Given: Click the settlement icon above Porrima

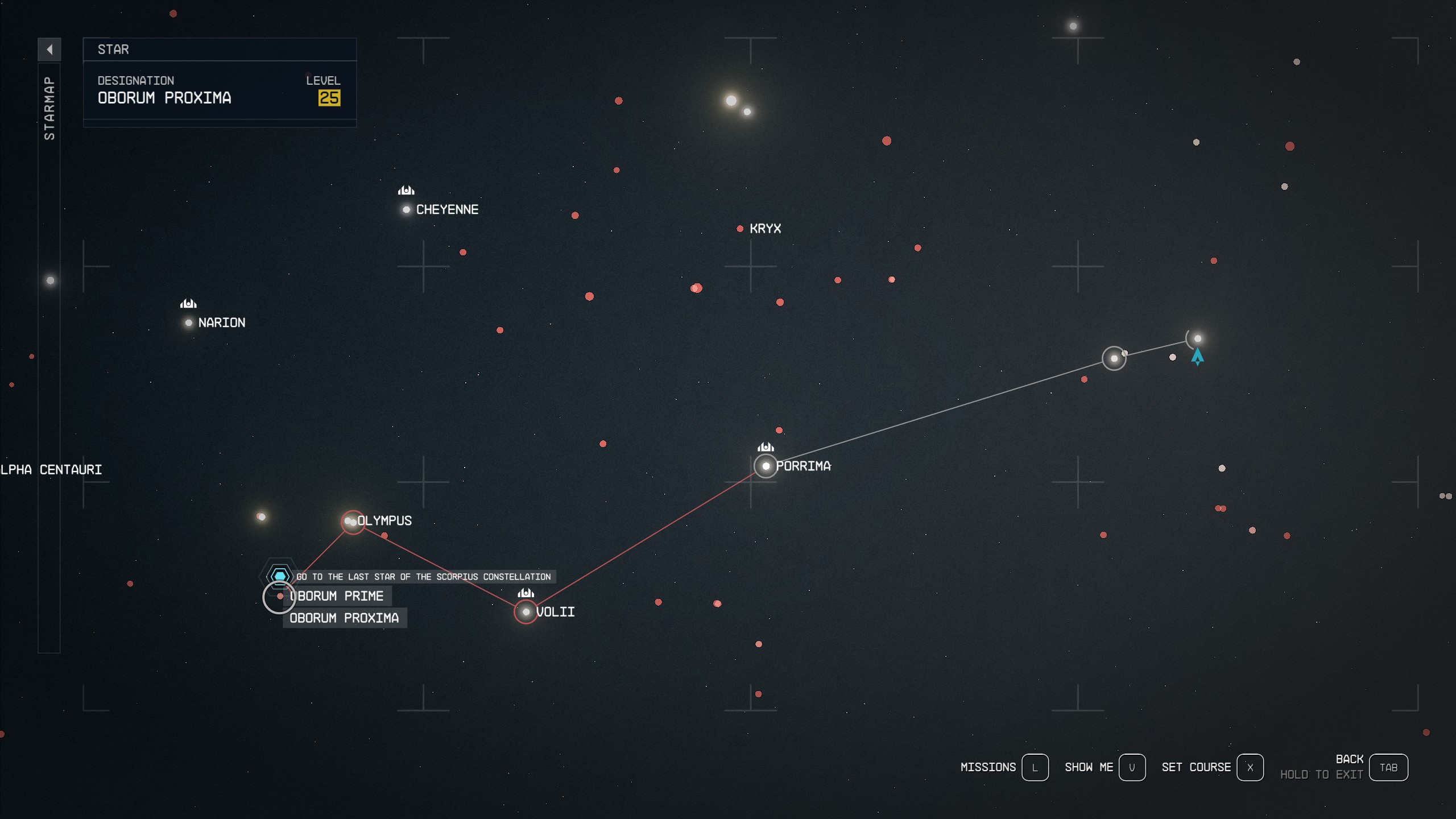Looking at the screenshot, I should point(765,447).
